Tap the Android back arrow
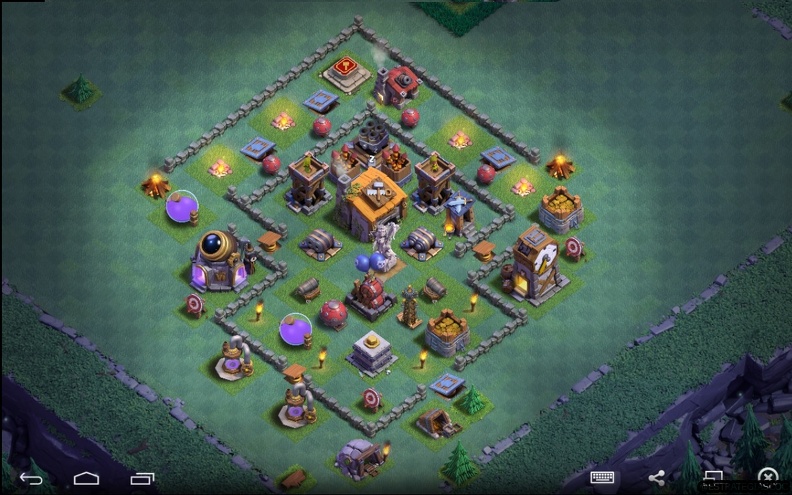 click(x=31, y=478)
